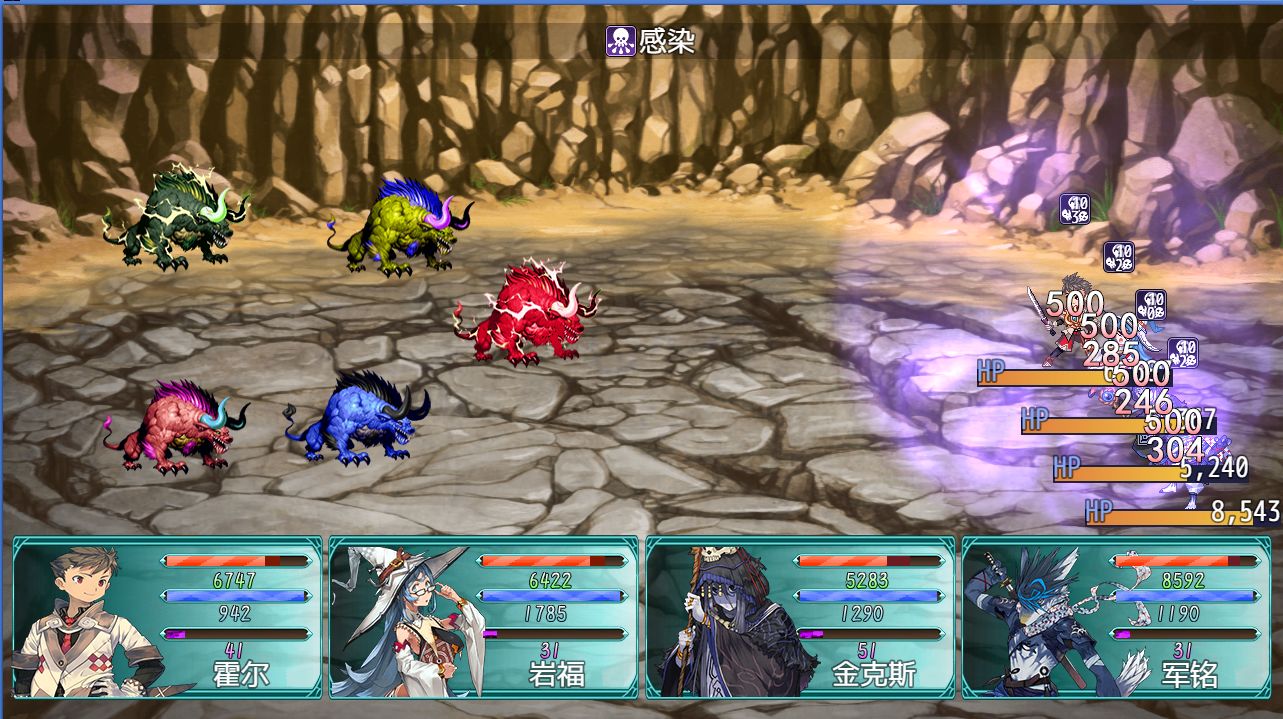1283x719 pixels.
Task: Choose the witch 岩福's status panel
Action: click(x=483, y=617)
